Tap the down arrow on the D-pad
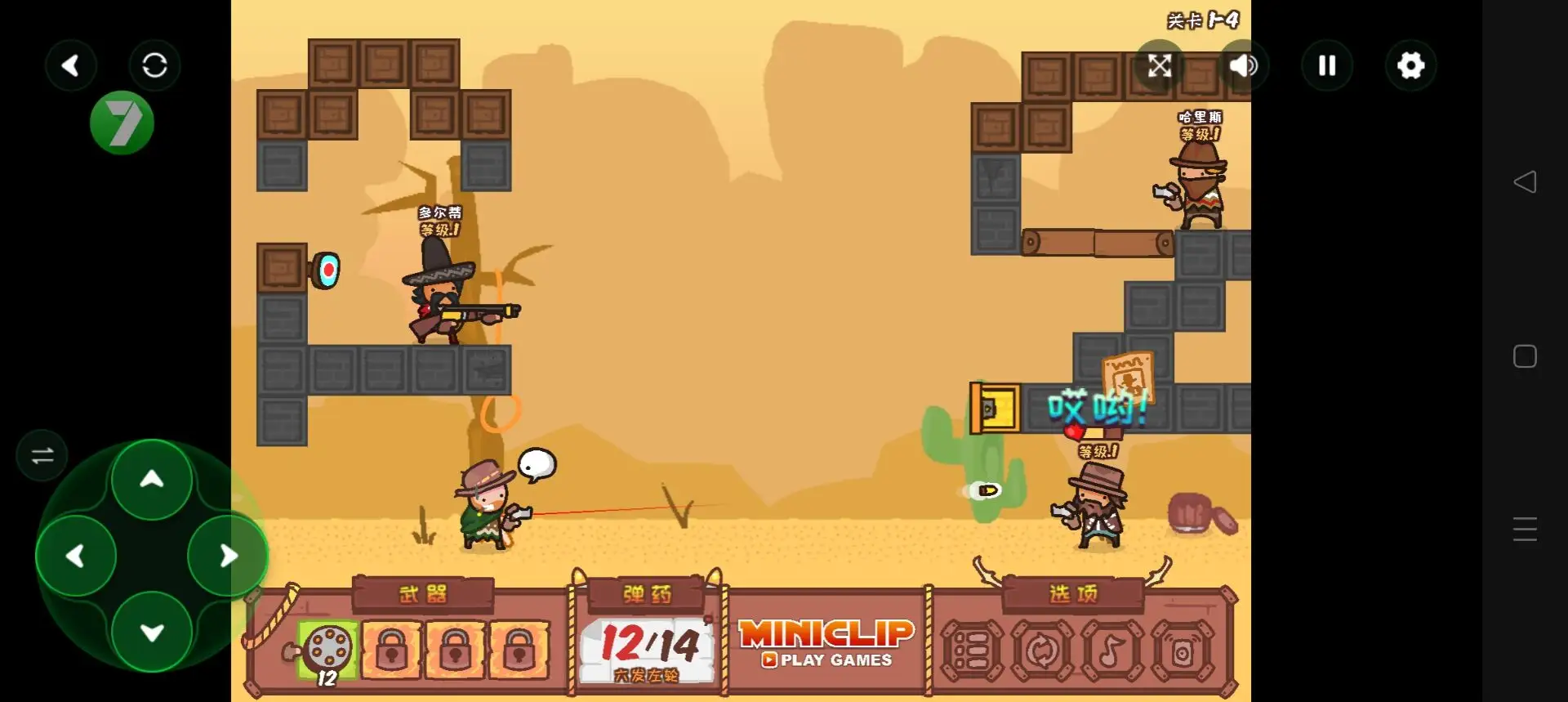 152,633
